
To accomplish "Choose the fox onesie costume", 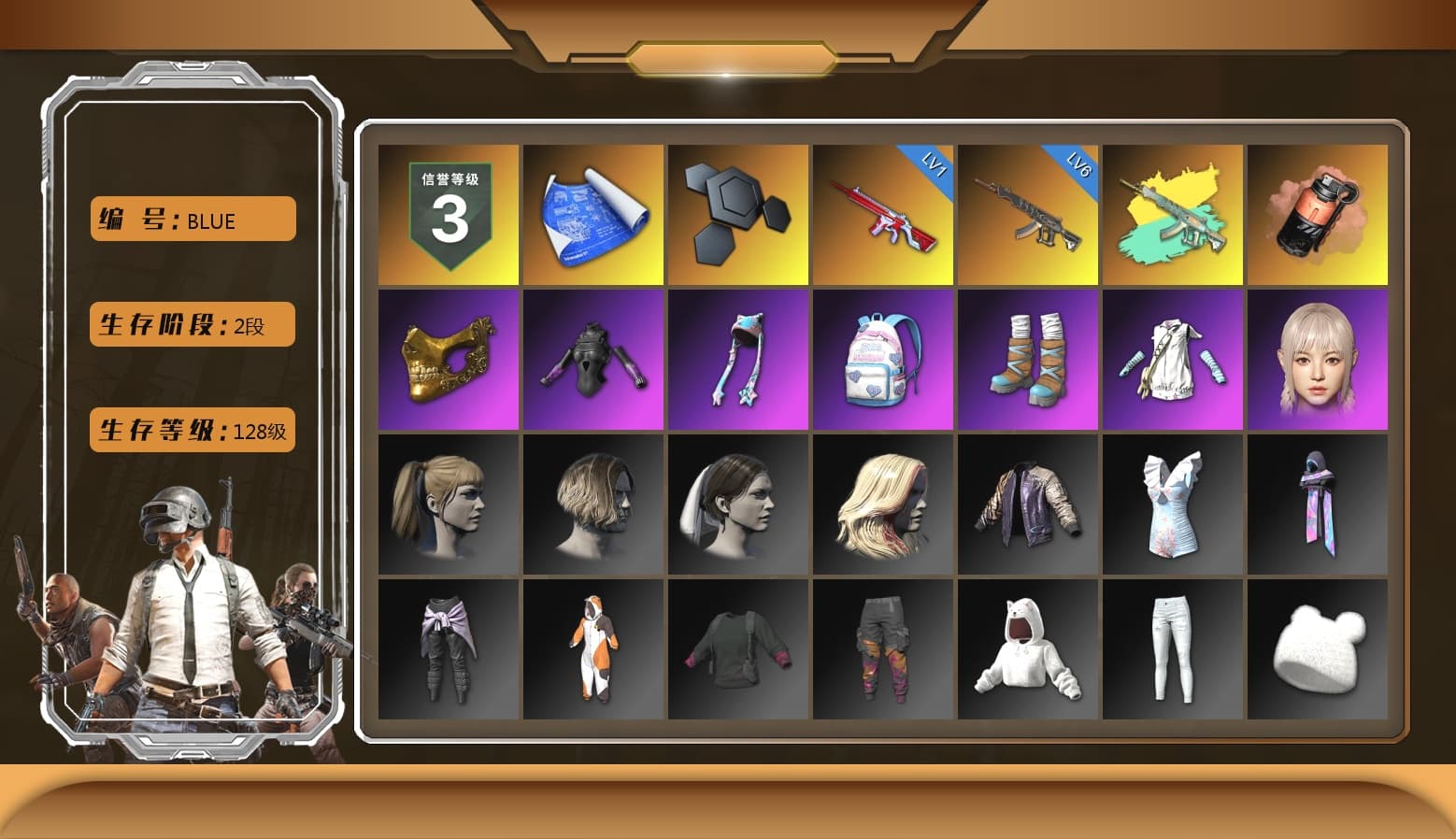I will point(593,649).
